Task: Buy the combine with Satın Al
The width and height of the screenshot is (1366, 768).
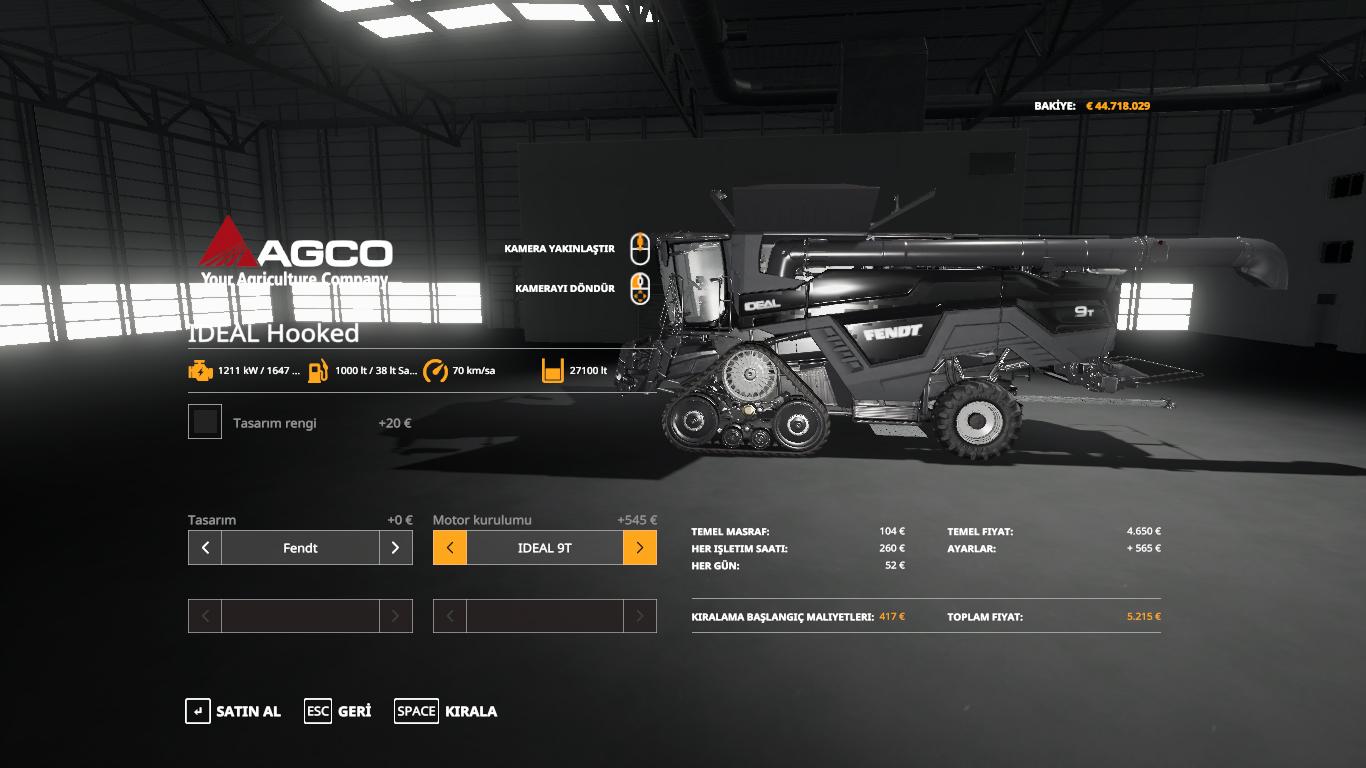Action: [x=233, y=711]
